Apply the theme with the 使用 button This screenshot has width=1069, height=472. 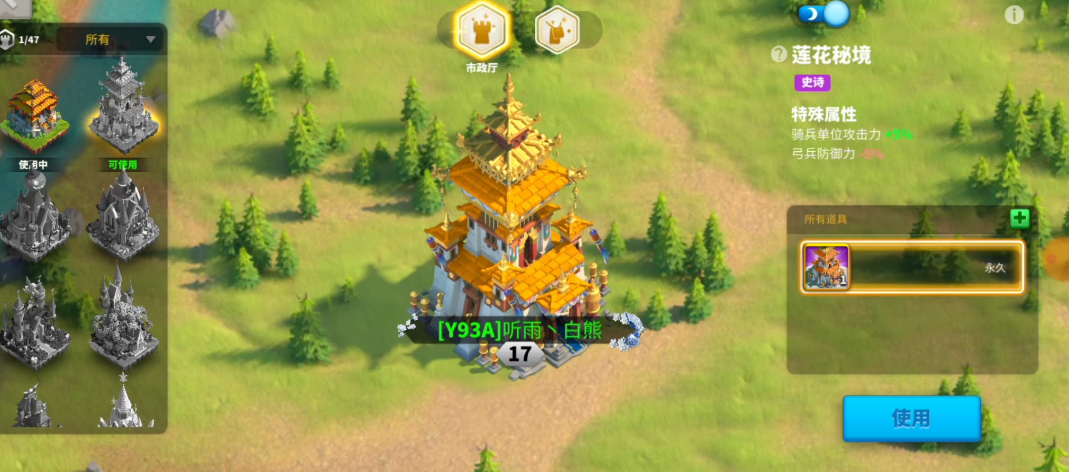pos(911,418)
